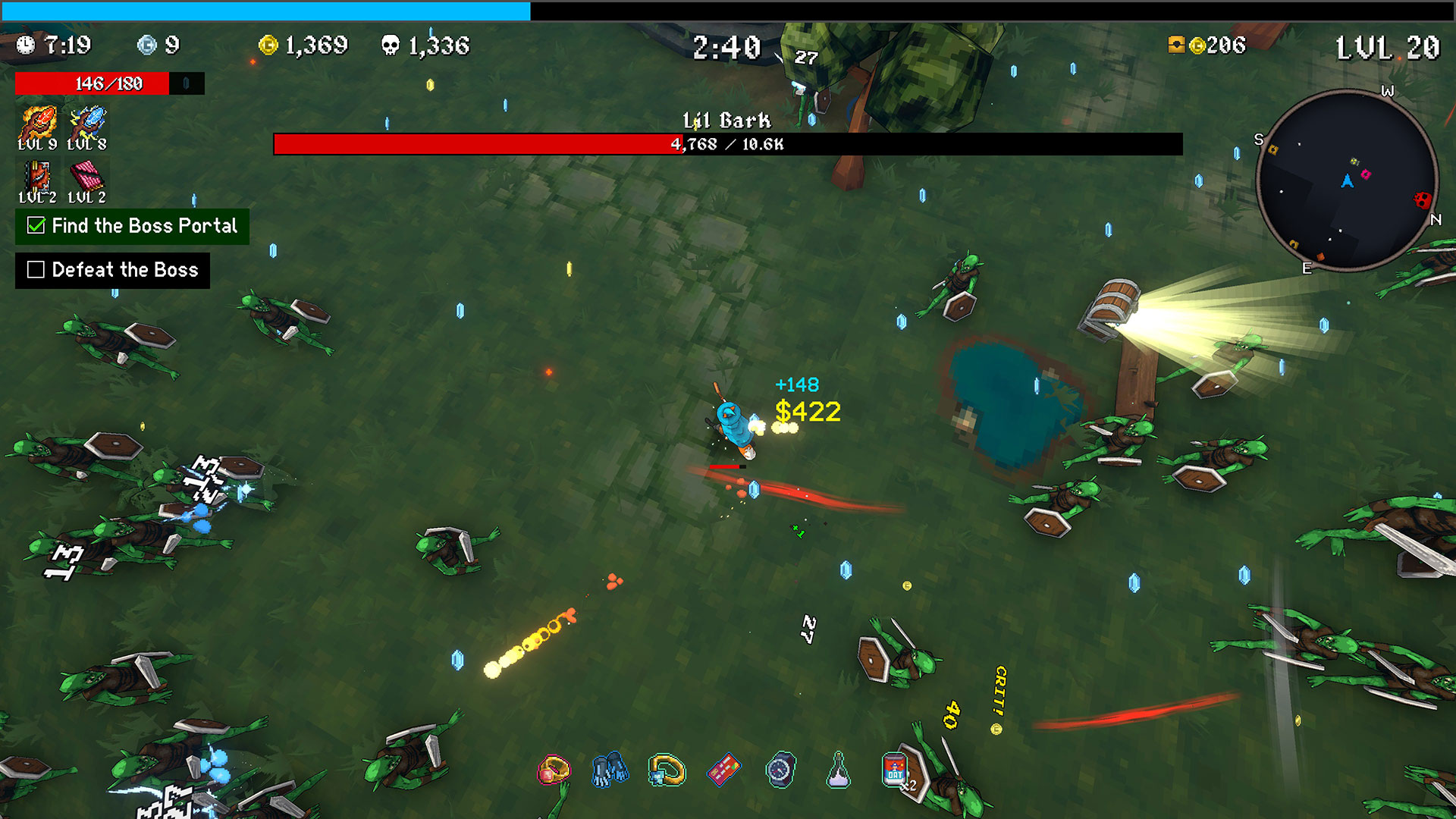This screenshot has width=1456, height=819.
Task: Select the wristwatch item icon
Action: (x=780, y=770)
